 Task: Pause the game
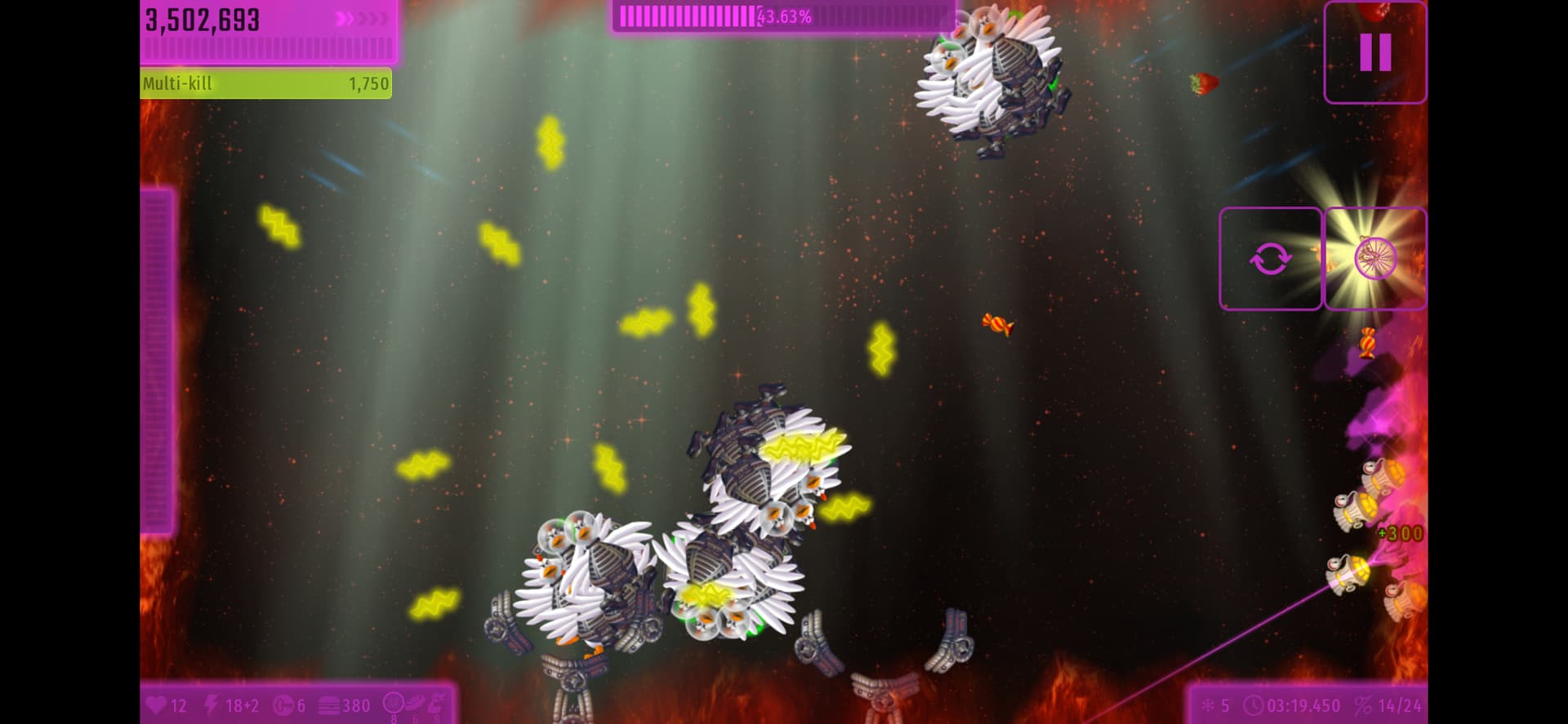1374,52
